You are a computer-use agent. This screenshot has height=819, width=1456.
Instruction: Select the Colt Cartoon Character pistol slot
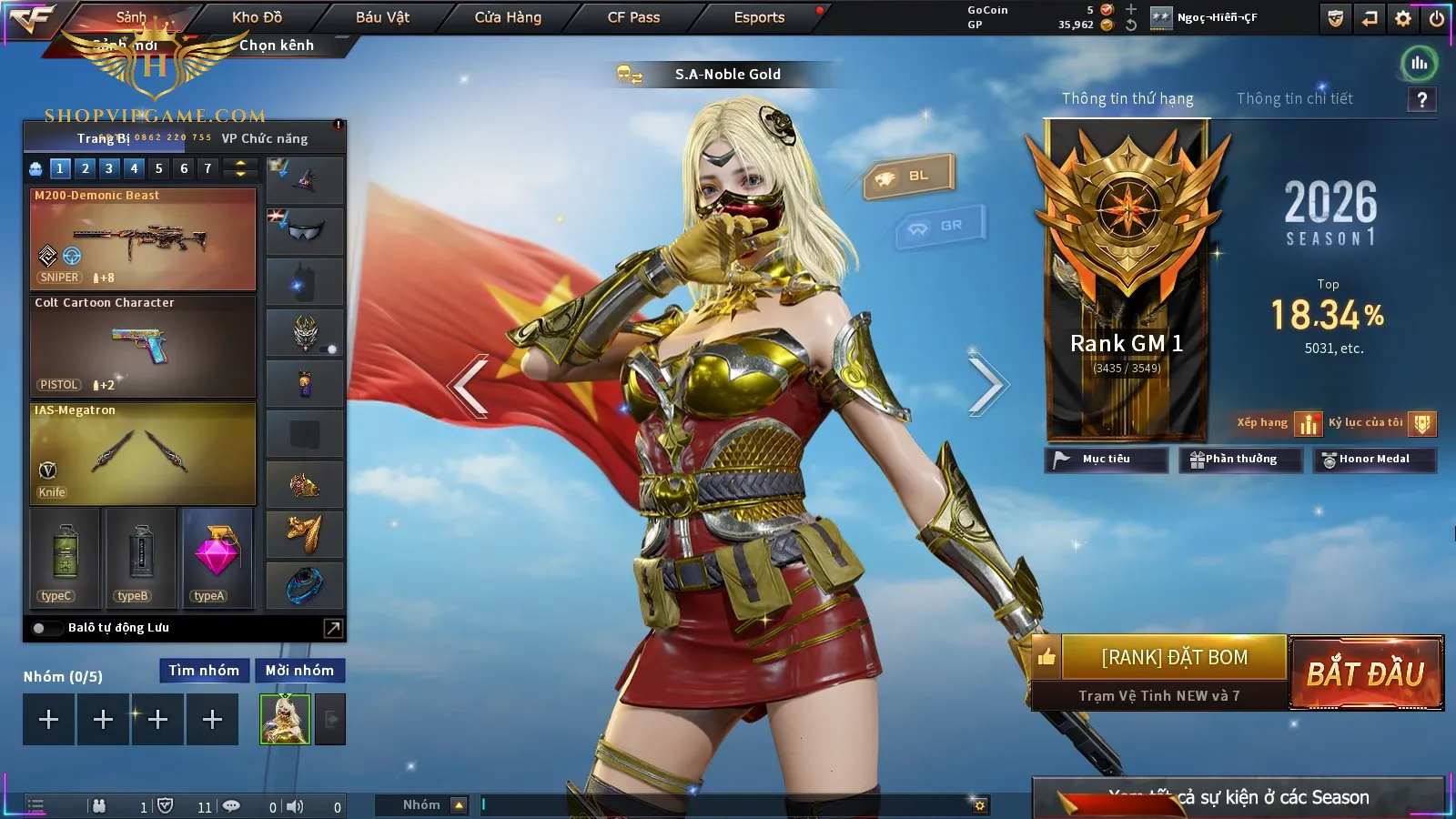pos(143,347)
